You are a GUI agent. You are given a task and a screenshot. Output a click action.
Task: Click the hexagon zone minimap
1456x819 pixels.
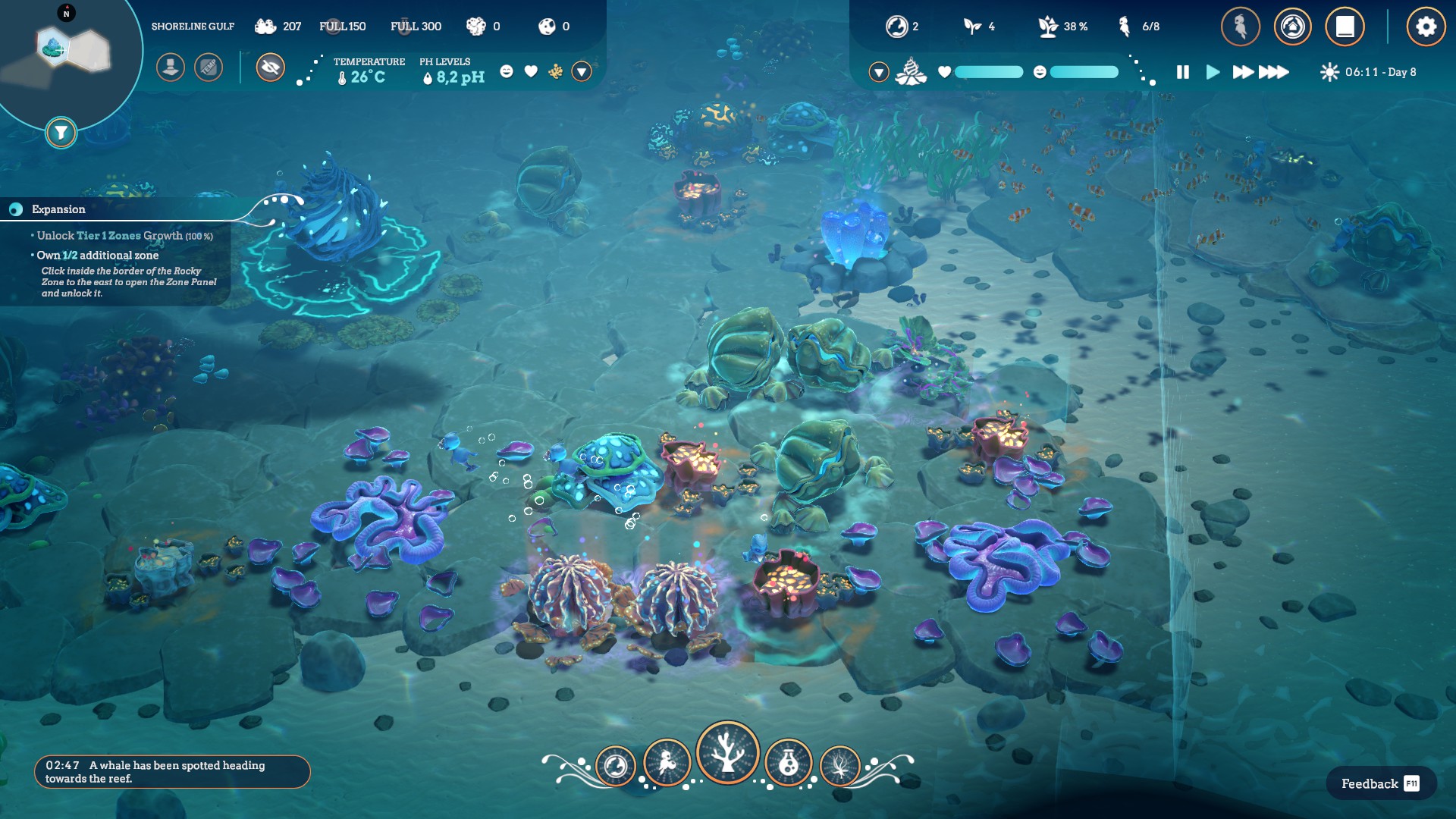point(73,49)
